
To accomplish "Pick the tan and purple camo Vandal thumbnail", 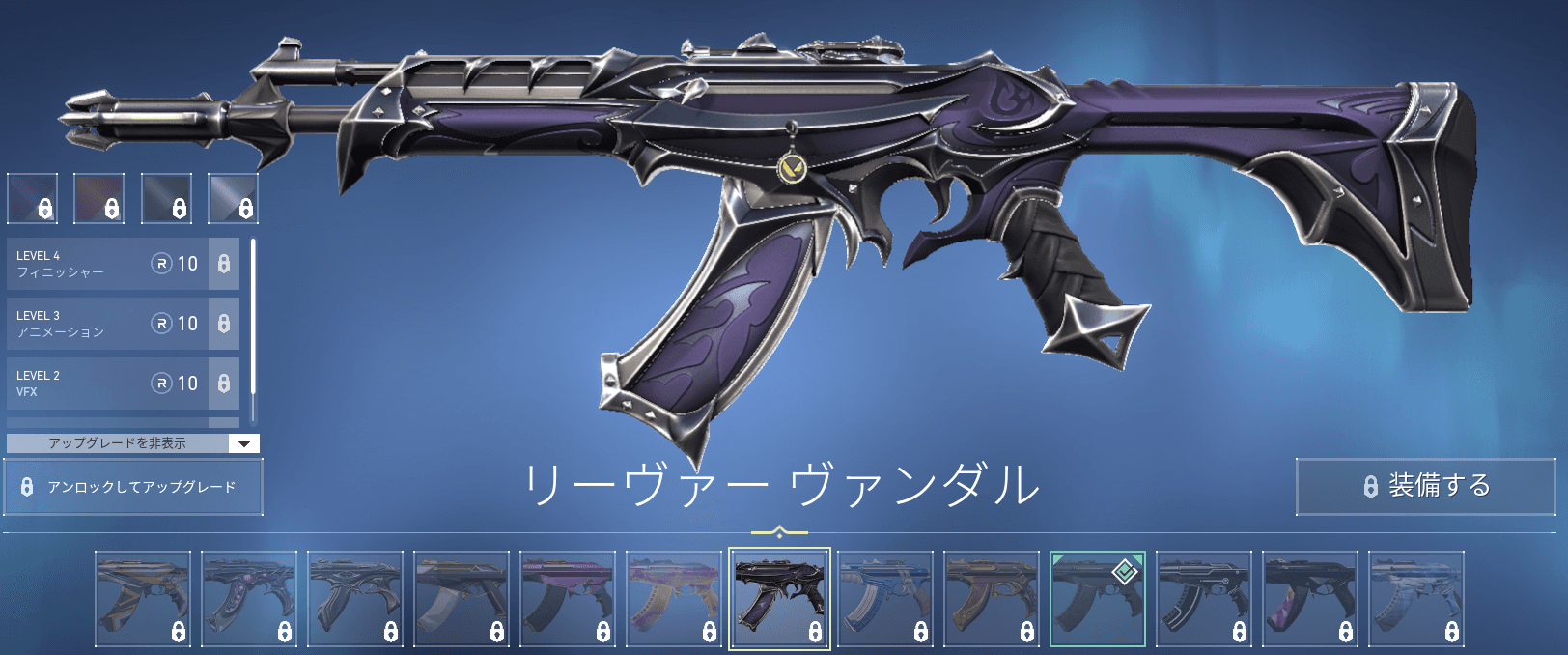I will coord(673,598).
